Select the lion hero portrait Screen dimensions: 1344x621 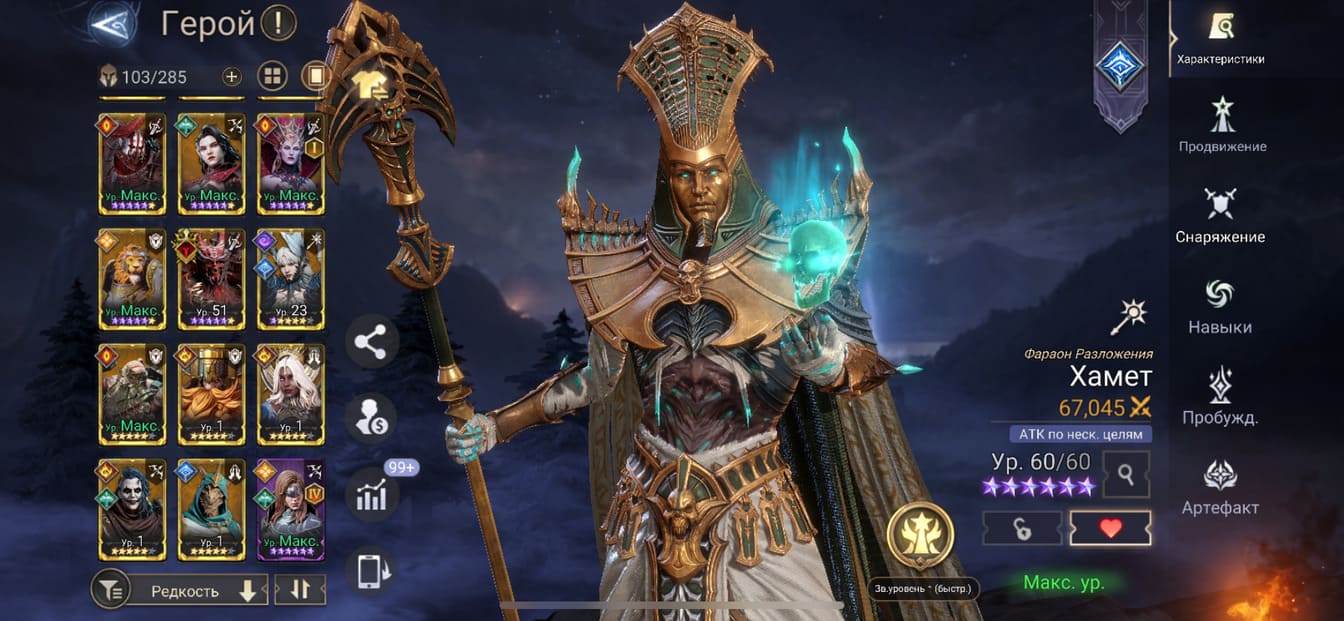[132, 279]
